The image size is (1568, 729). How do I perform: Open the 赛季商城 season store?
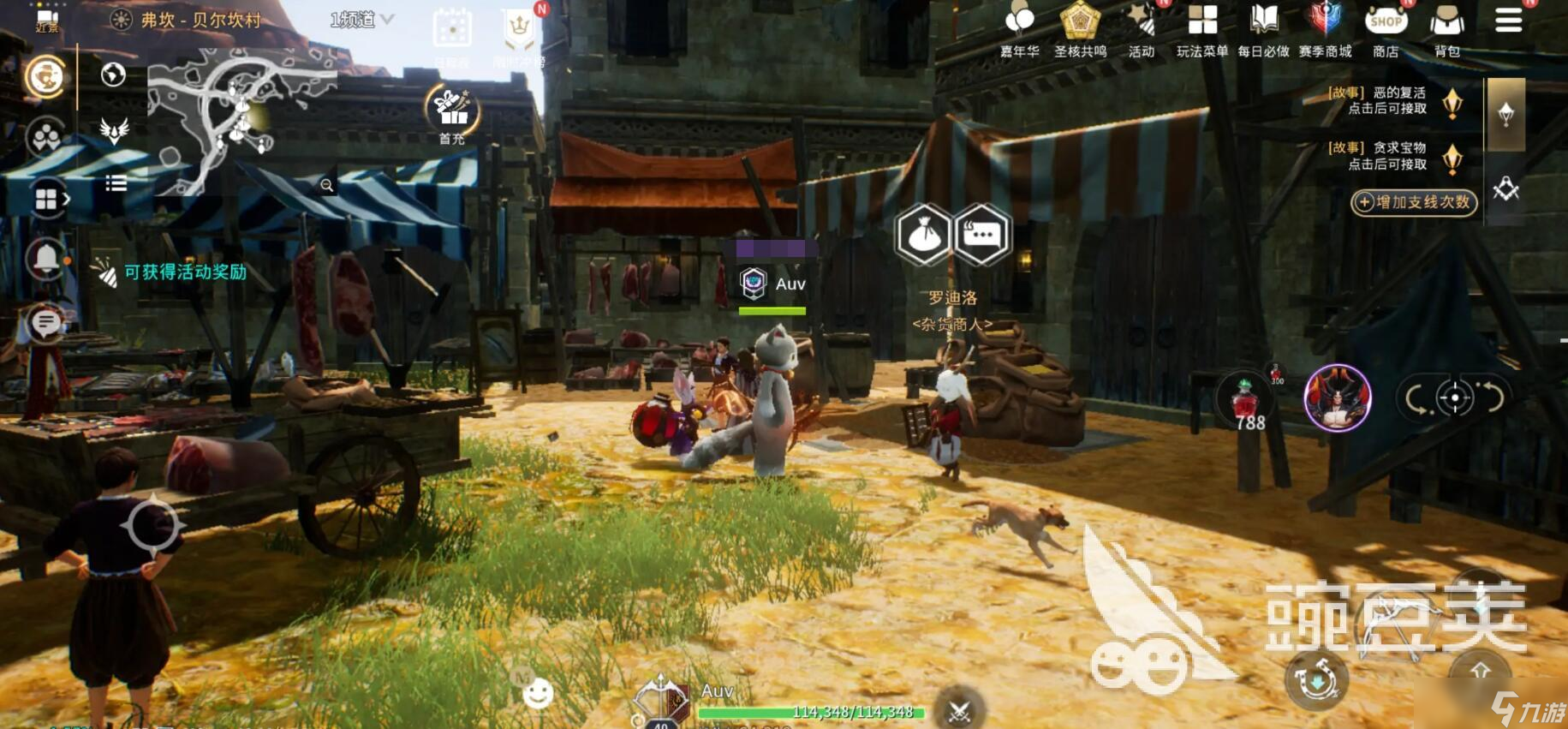tap(1325, 28)
